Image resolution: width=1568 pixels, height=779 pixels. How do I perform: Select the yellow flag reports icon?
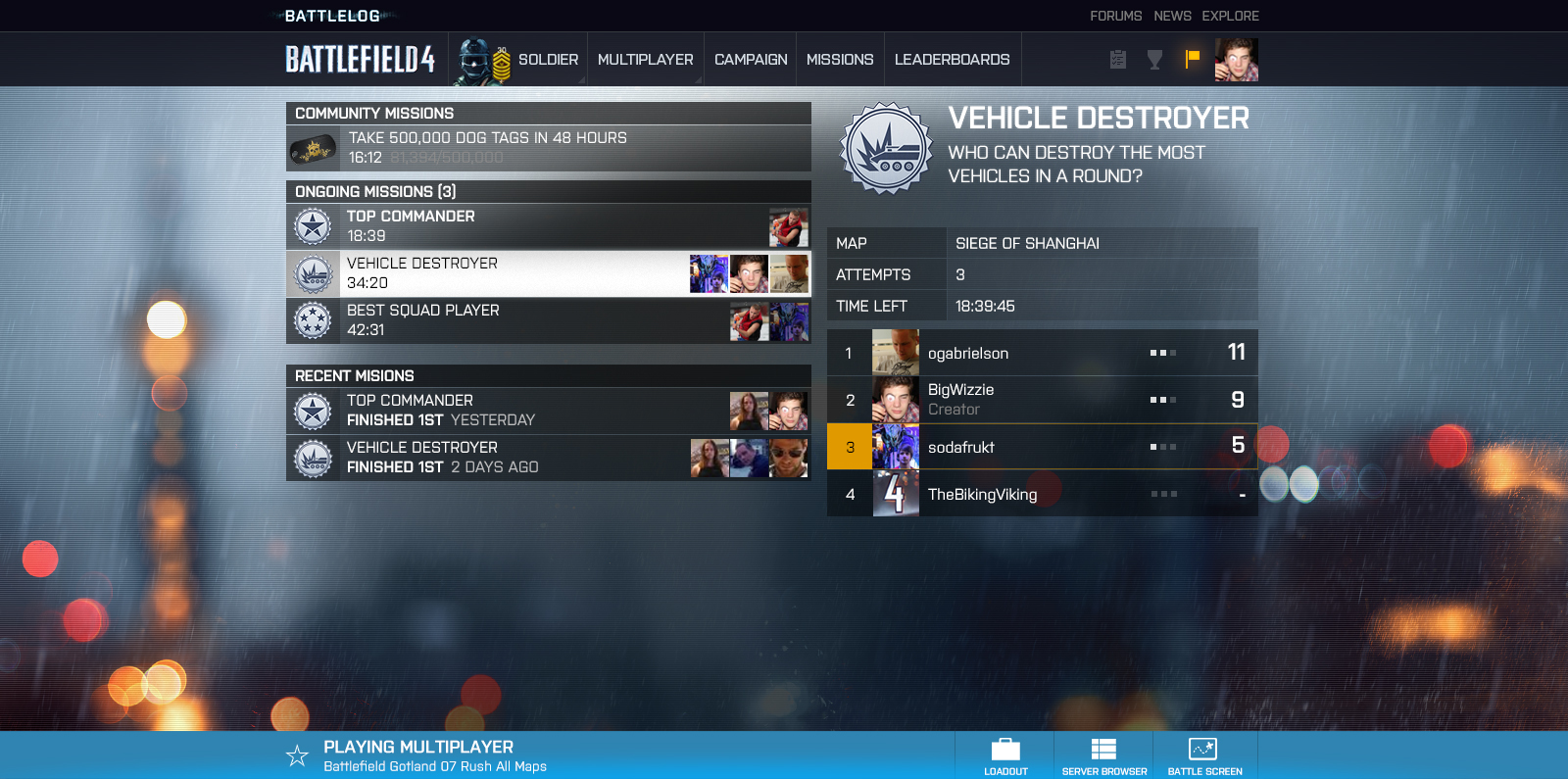click(1192, 59)
